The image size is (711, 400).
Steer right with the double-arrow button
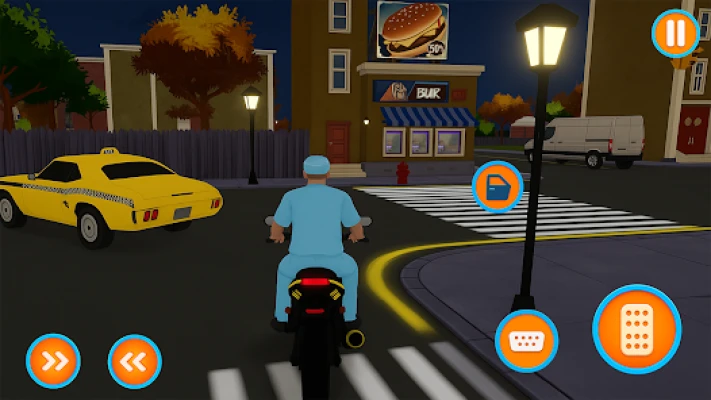53,360
